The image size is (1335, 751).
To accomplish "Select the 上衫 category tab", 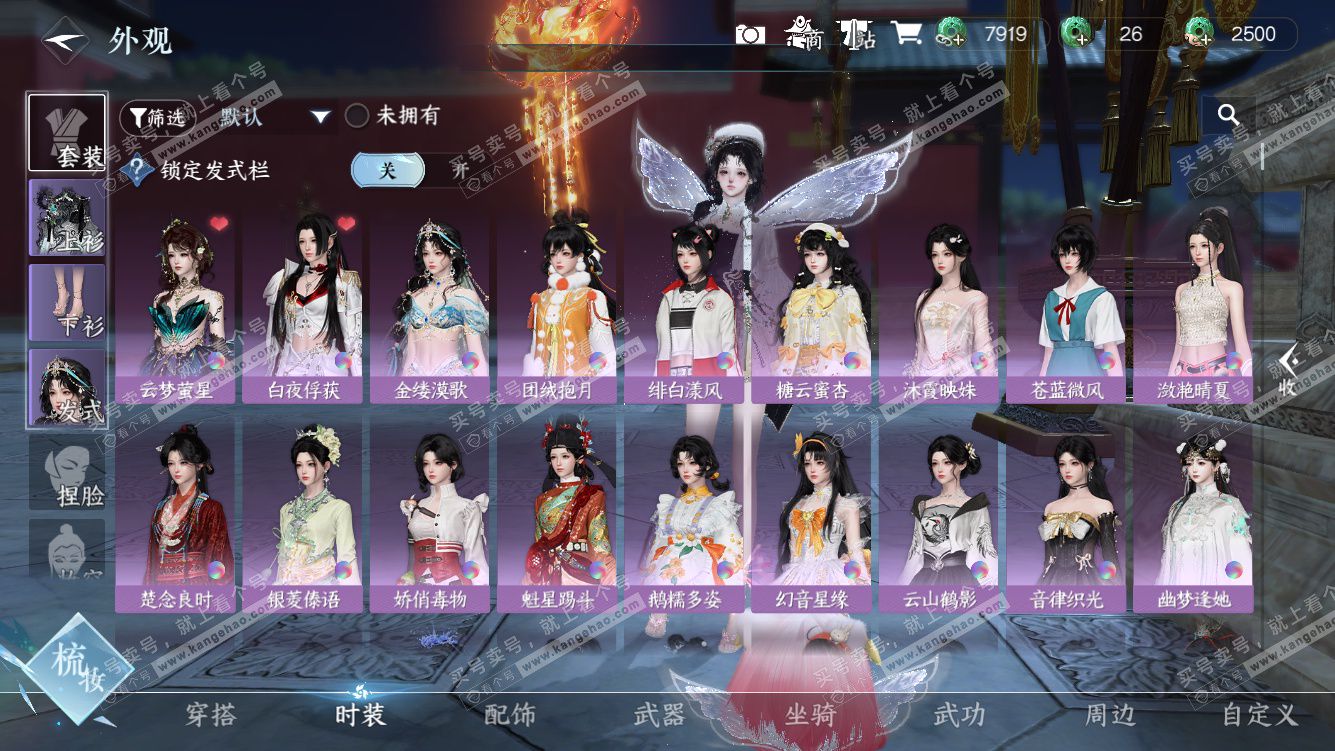I will click(67, 218).
